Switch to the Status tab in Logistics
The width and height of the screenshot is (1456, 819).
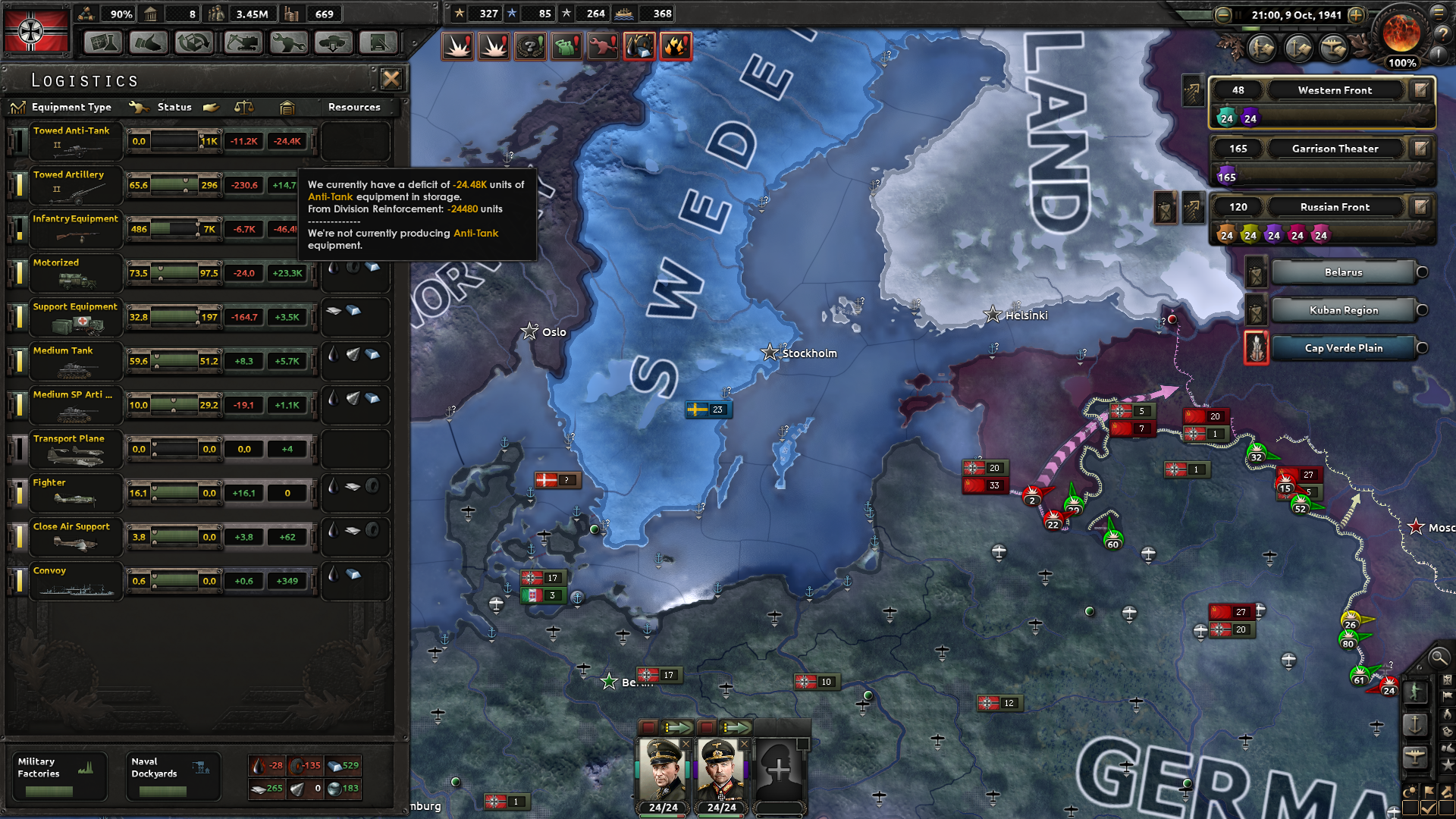[x=174, y=107]
